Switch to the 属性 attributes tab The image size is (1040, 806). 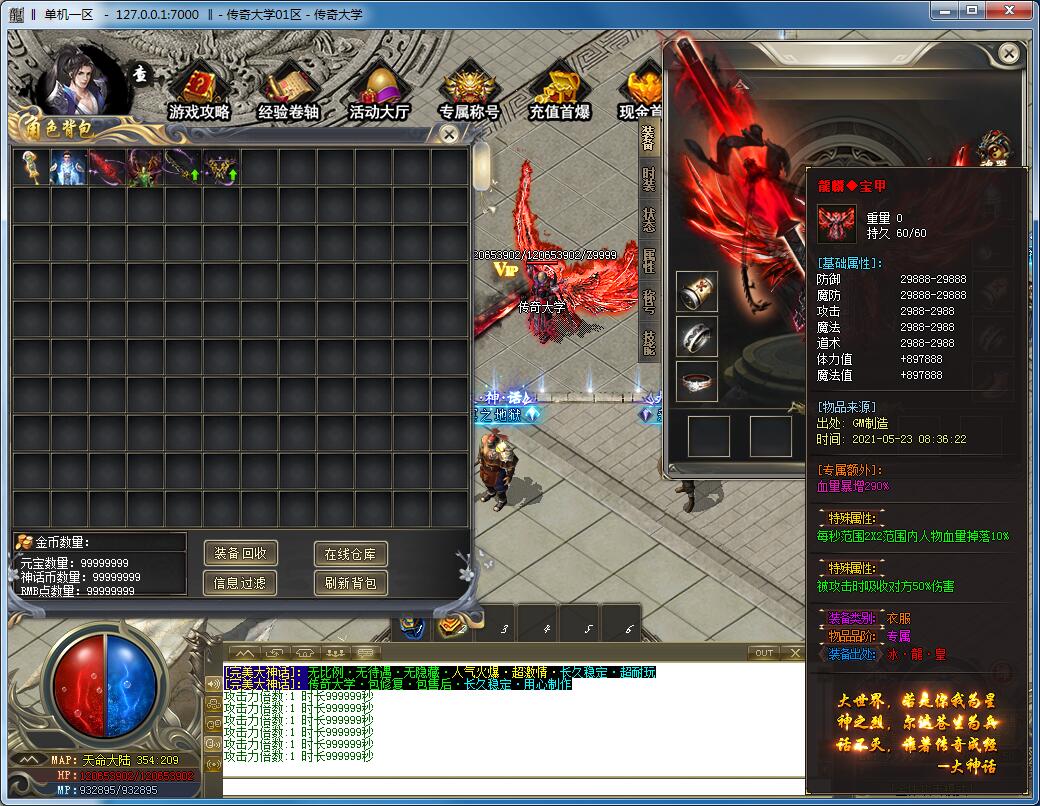coord(649,260)
